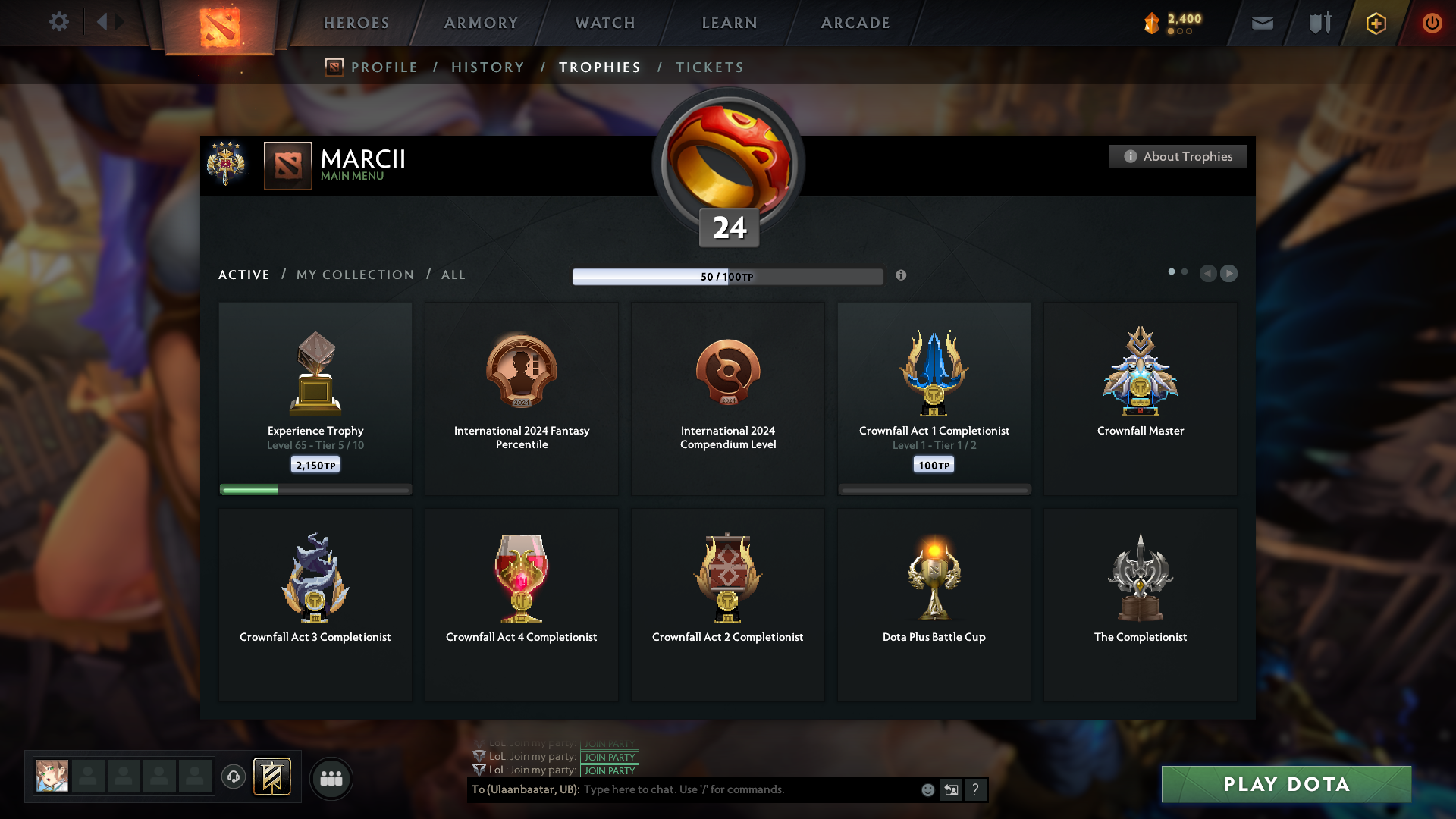Click the second pagination dot
Viewport: 1456px width, 819px height.
click(x=1185, y=270)
